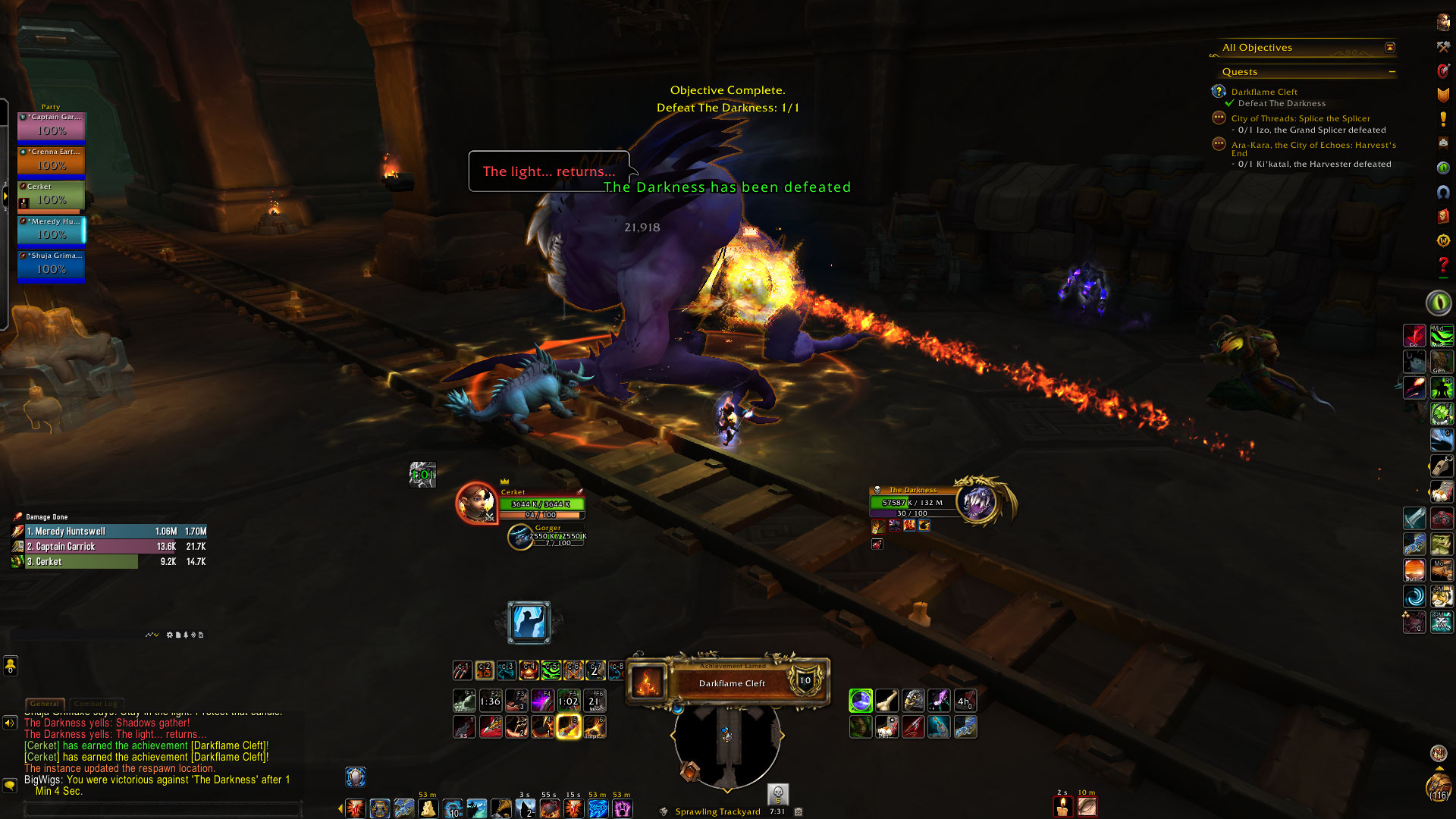The height and width of the screenshot is (819, 1456).
Task: Click the extra action button with silhouette icon
Action: [x=529, y=623]
